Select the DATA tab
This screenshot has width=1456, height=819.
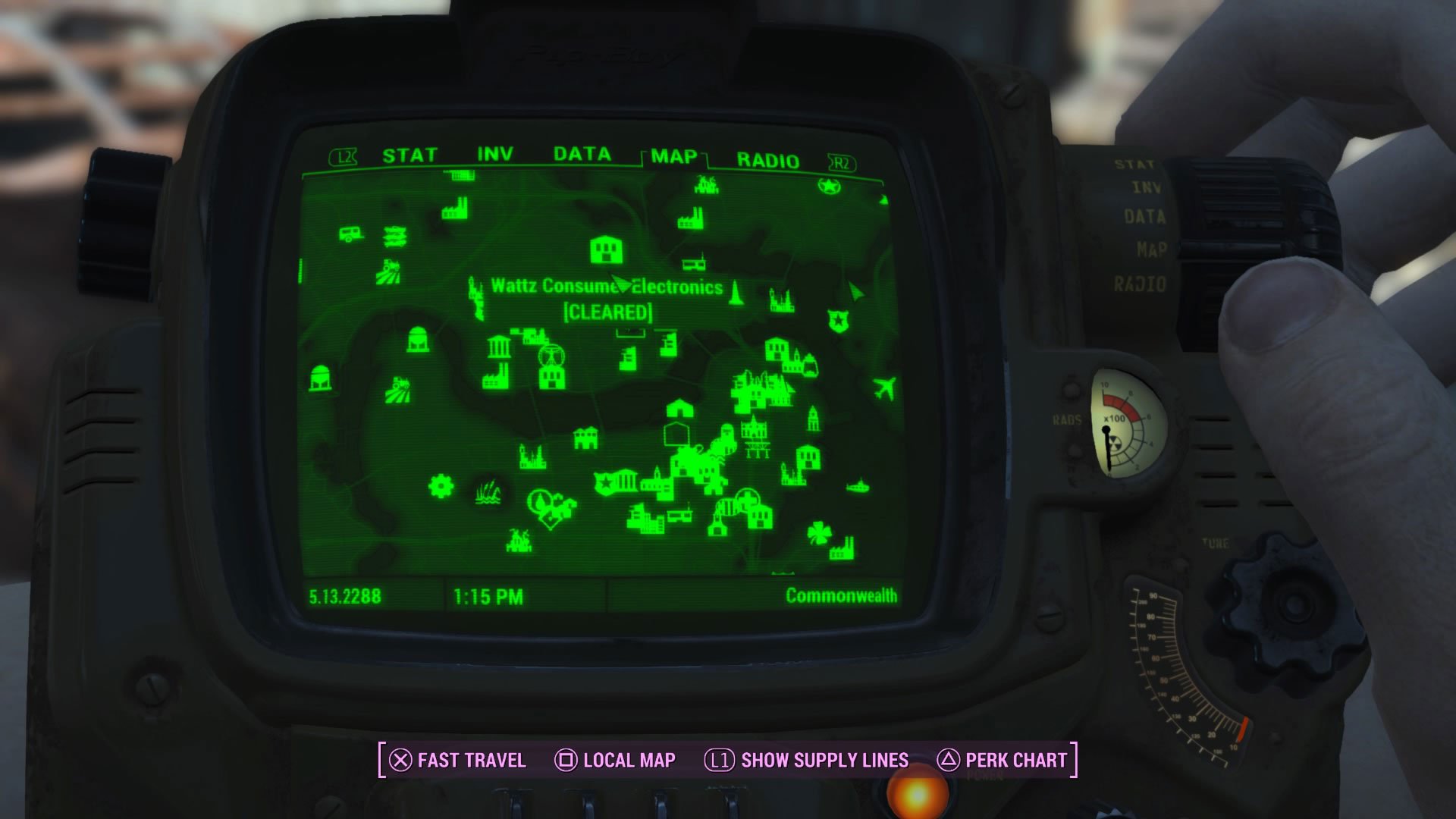582,155
